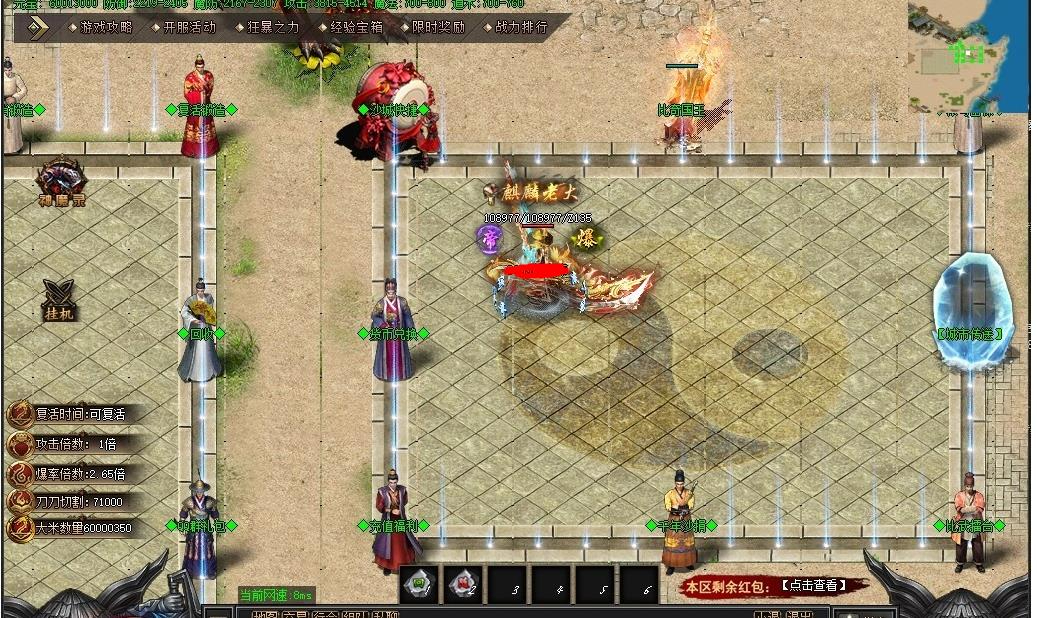Viewport: 1037px width, 618px height.
Task: Click the minimap in the corner
Action: click(x=967, y=57)
